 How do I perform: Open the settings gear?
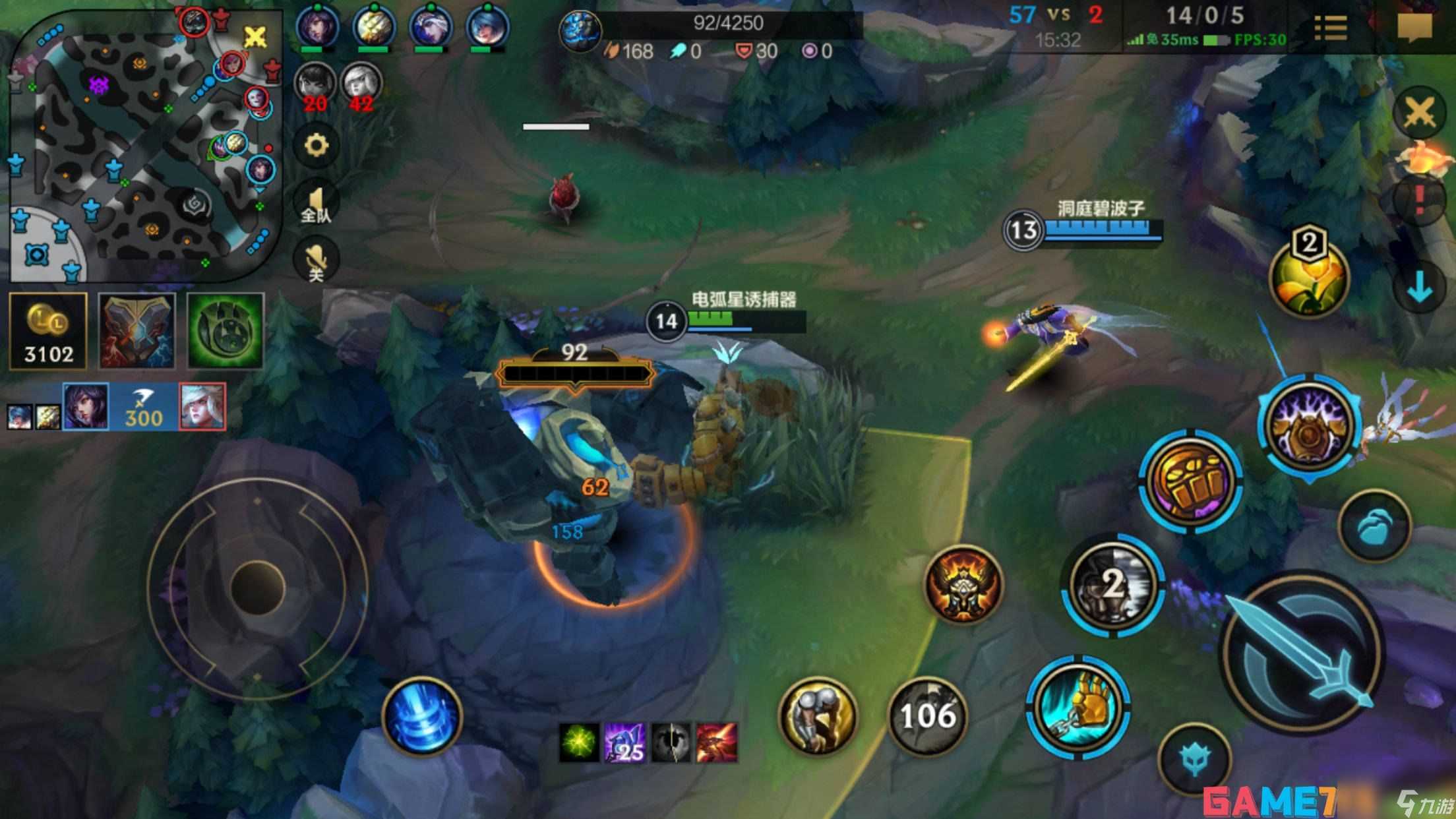click(x=316, y=146)
